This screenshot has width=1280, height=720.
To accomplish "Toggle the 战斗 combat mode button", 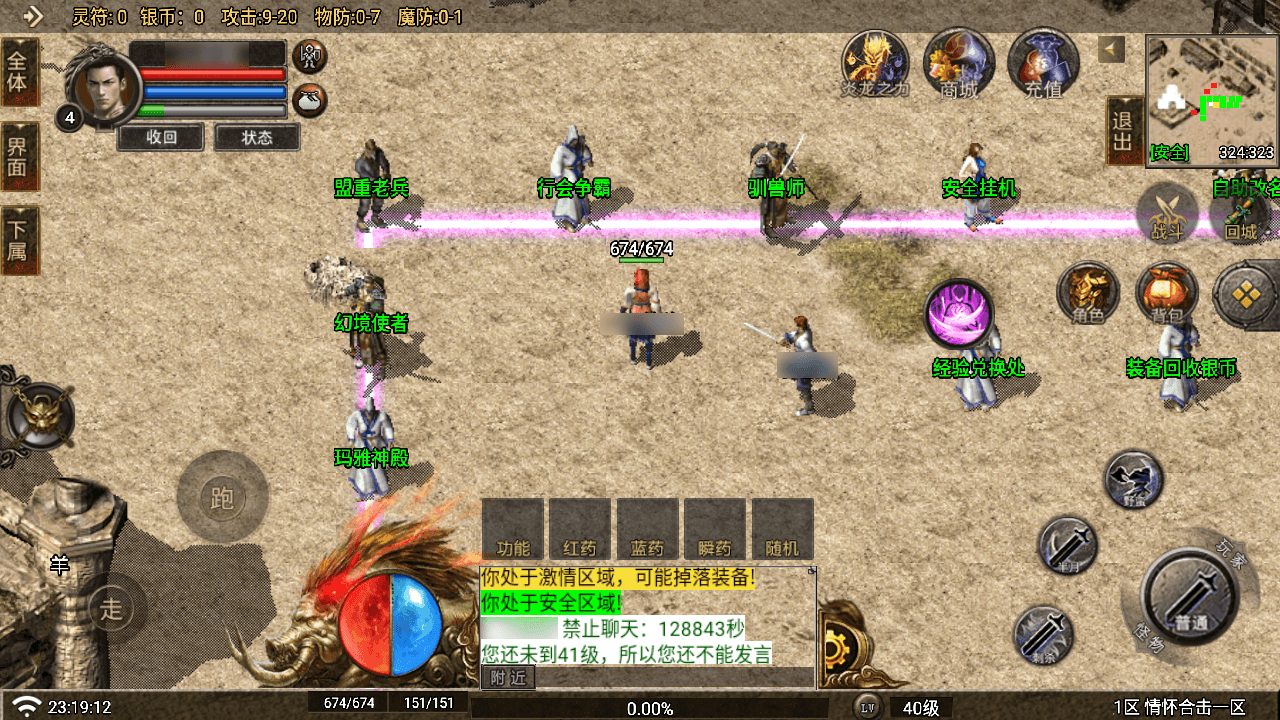I will click(x=1167, y=213).
